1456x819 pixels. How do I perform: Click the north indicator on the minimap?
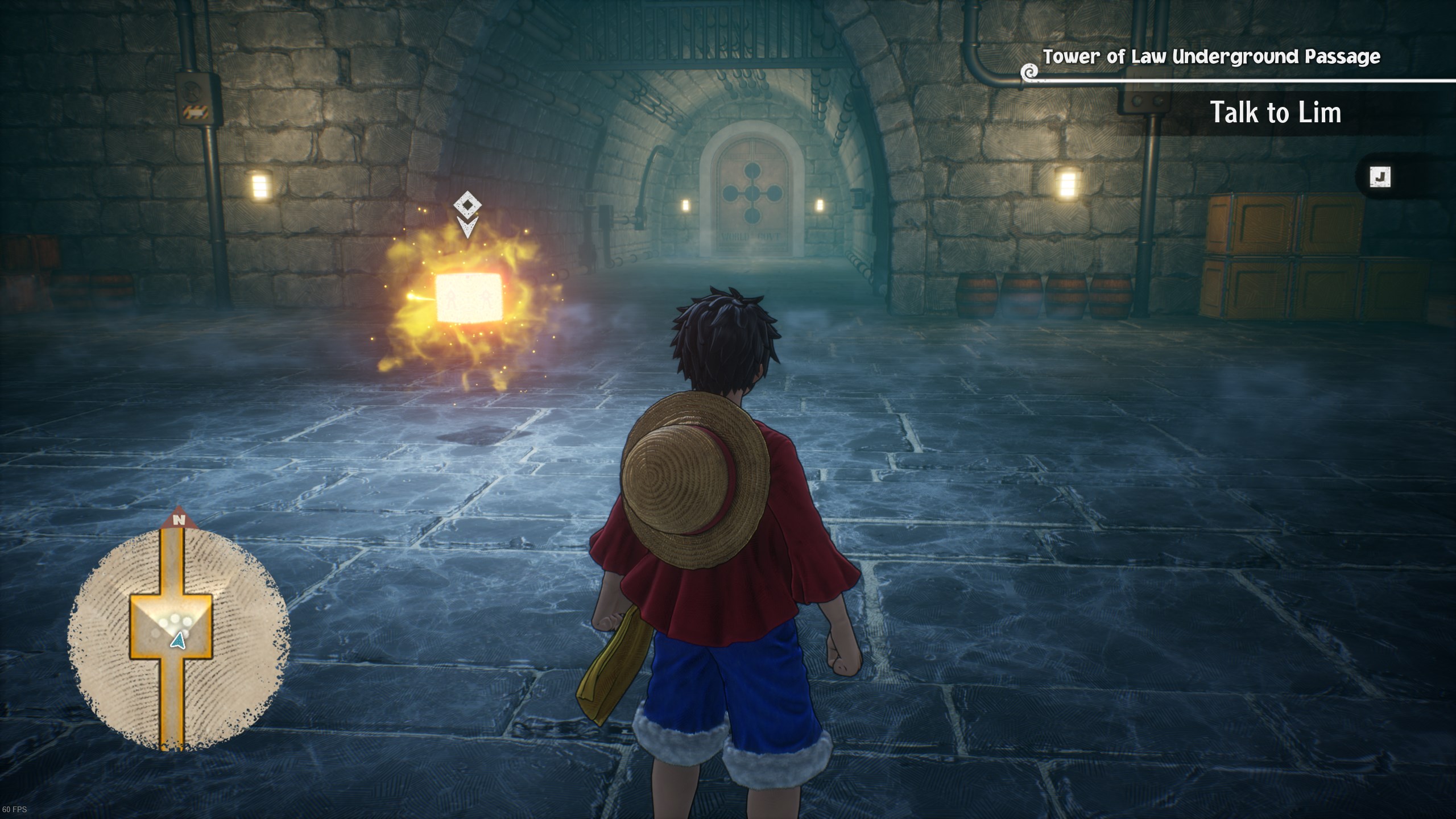coord(180,519)
